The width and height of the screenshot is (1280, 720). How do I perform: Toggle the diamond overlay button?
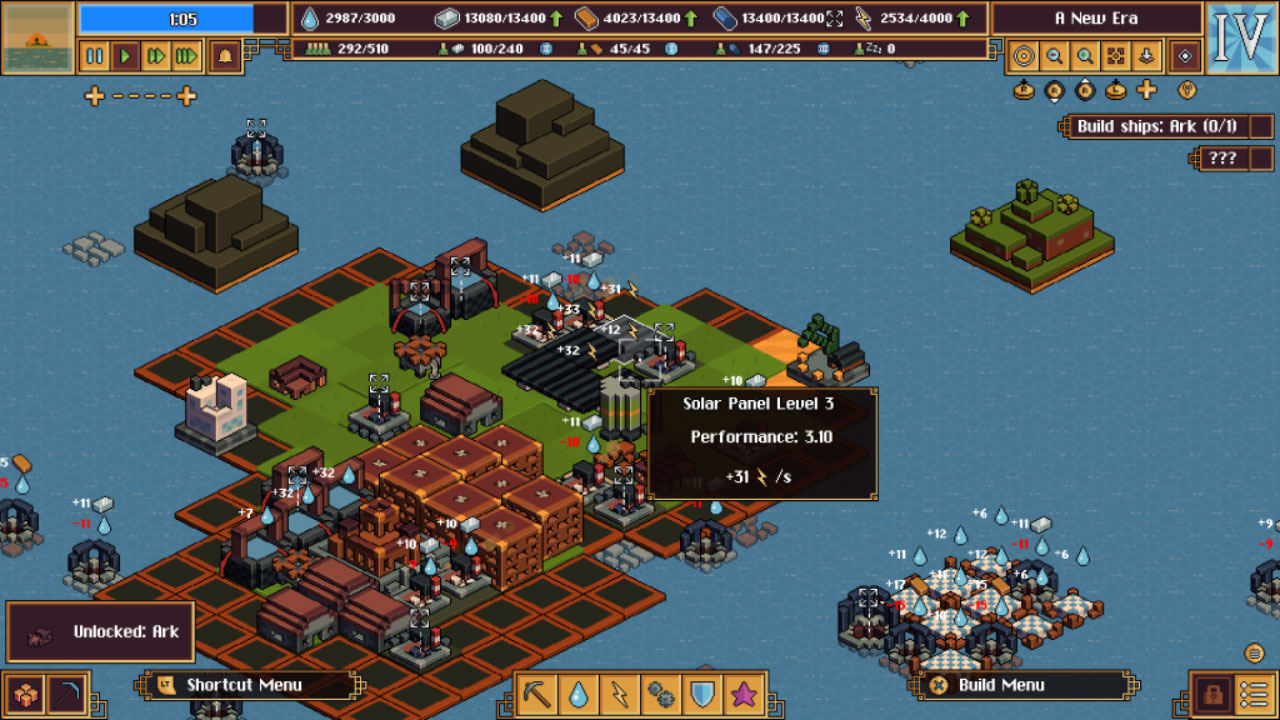(1185, 56)
